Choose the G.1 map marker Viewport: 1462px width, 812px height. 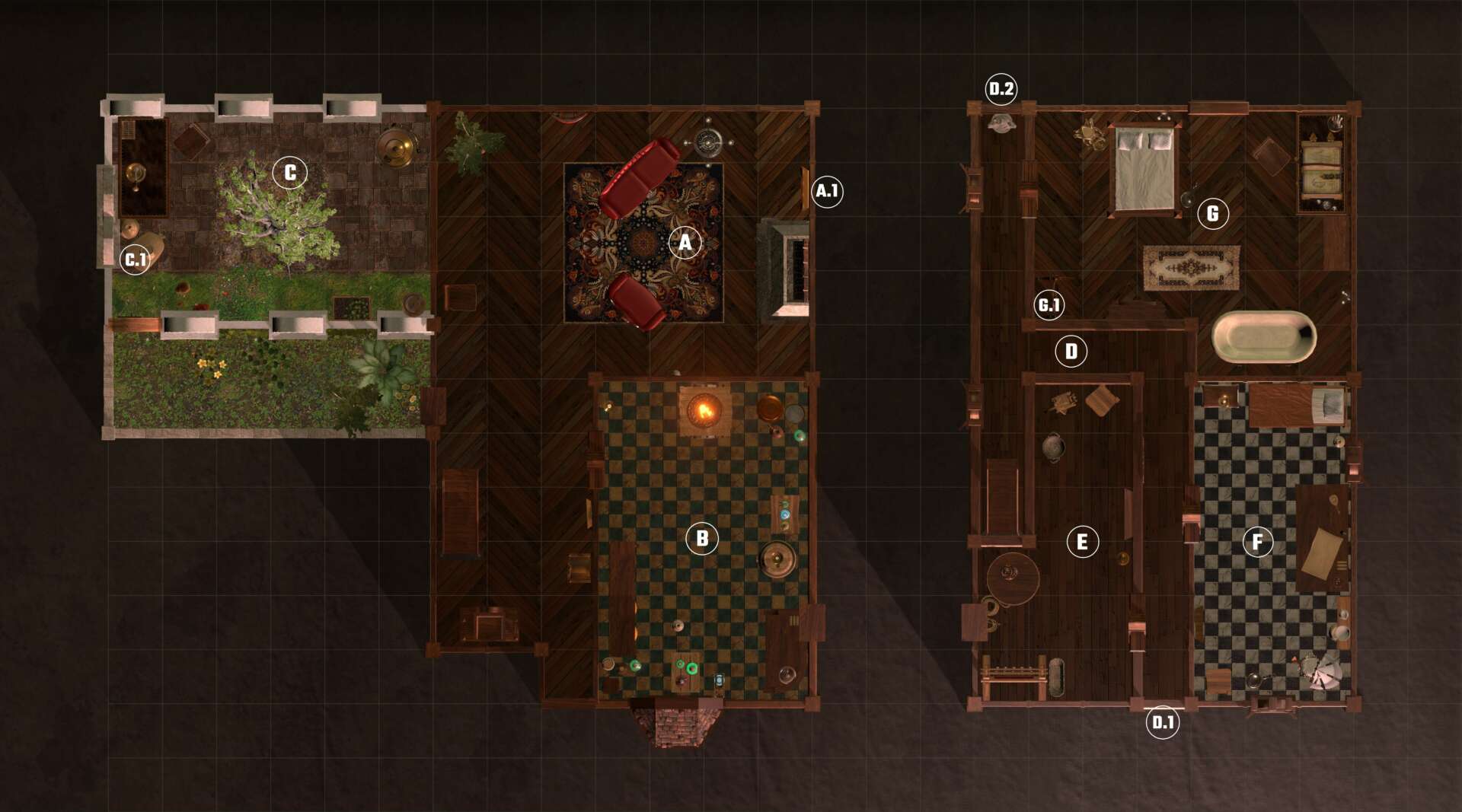(x=1049, y=305)
